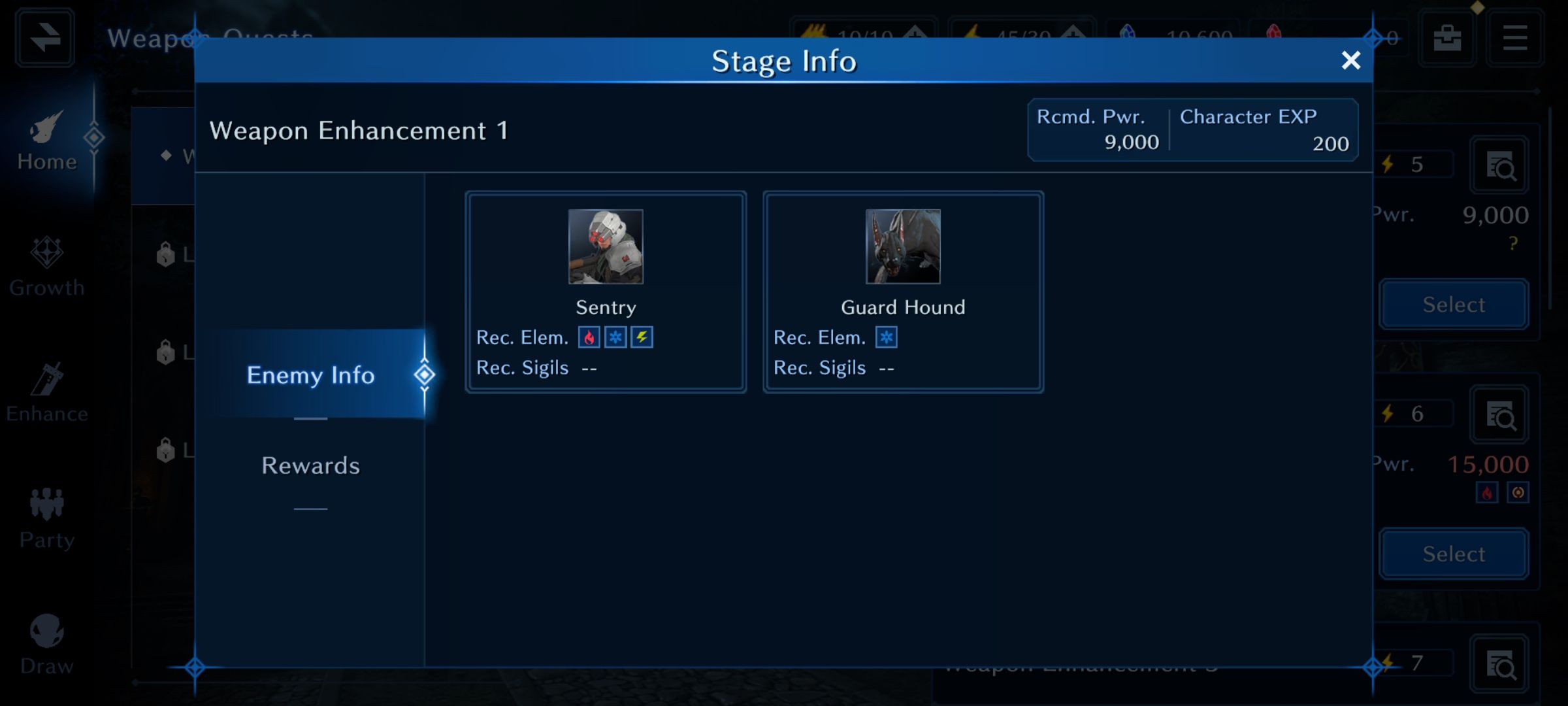The height and width of the screenshot is (706, 1568).
Task: Open the Sentry enemy card
Action: click(x=606, y=292)
